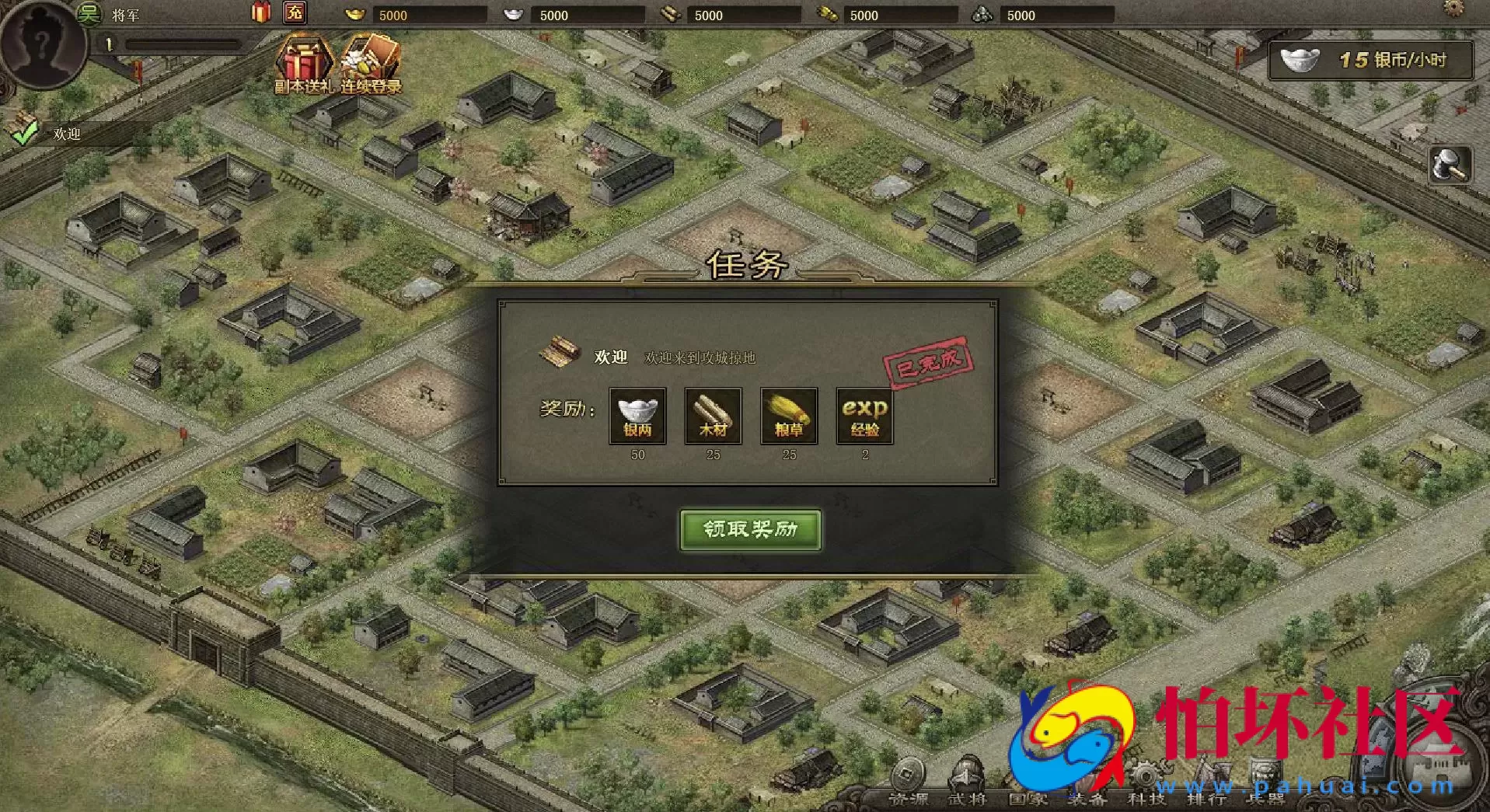
Task: Click the 15 银币/小时 income display
Action: point(1370,61)
